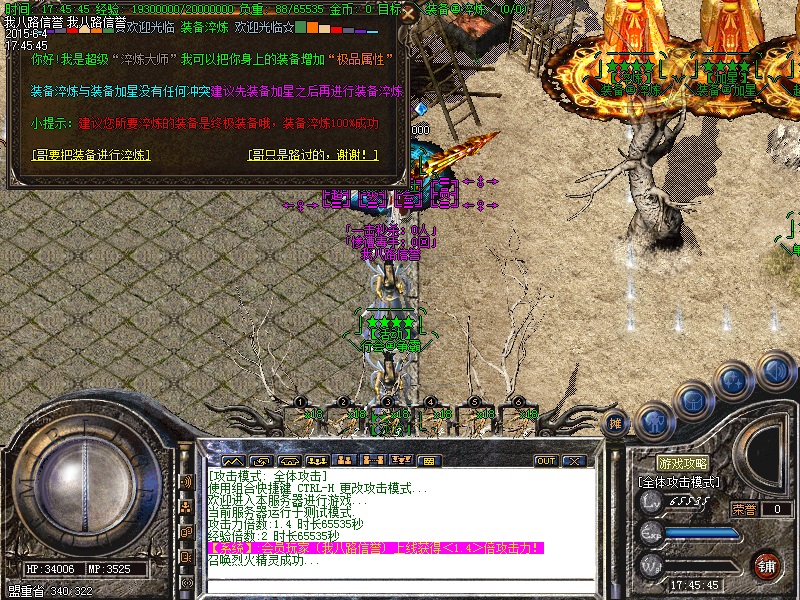Image resolution: width=800 pixels, height=600 pixels.
Task: Open the 游戏攻略 game guide
Action: tap(683, 464)
